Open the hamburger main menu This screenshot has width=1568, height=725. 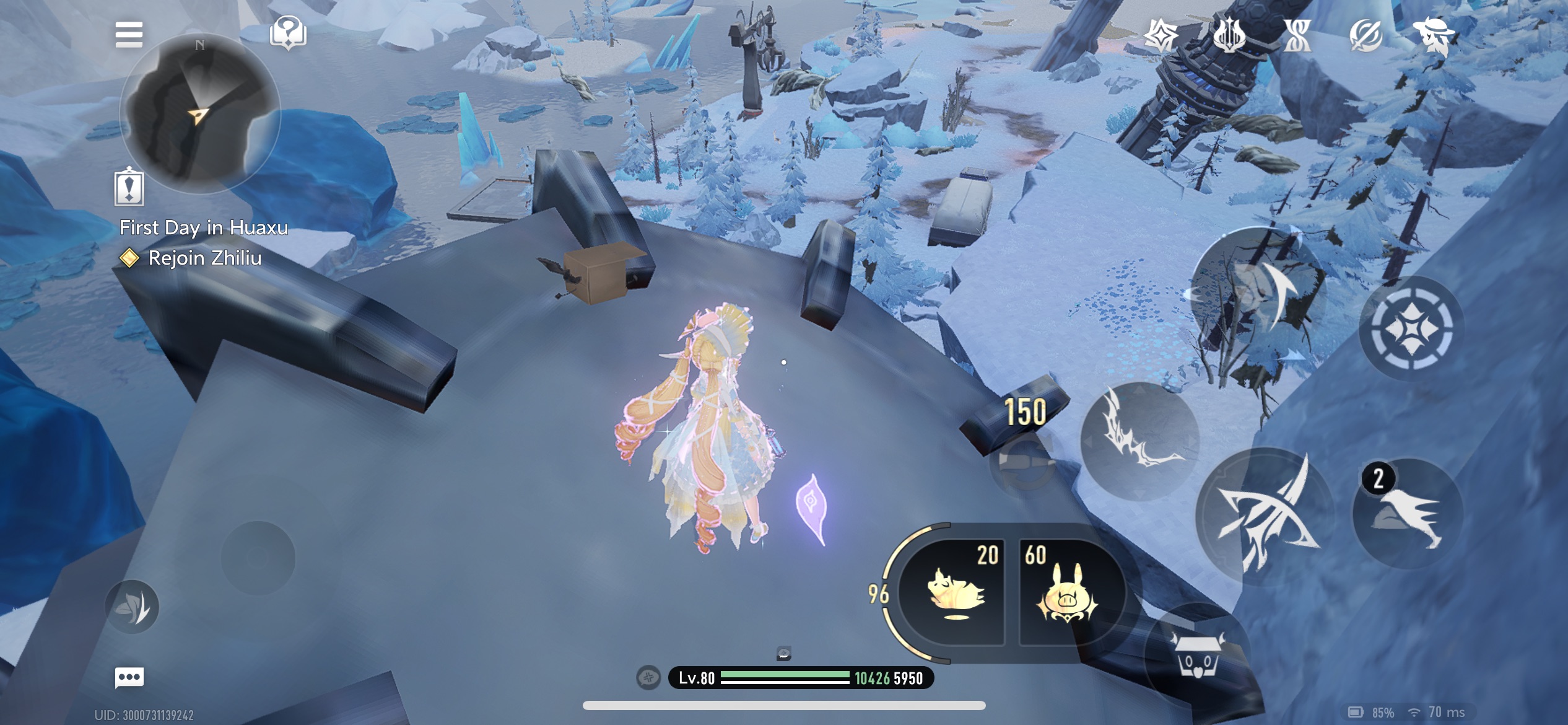coord(129,35)
